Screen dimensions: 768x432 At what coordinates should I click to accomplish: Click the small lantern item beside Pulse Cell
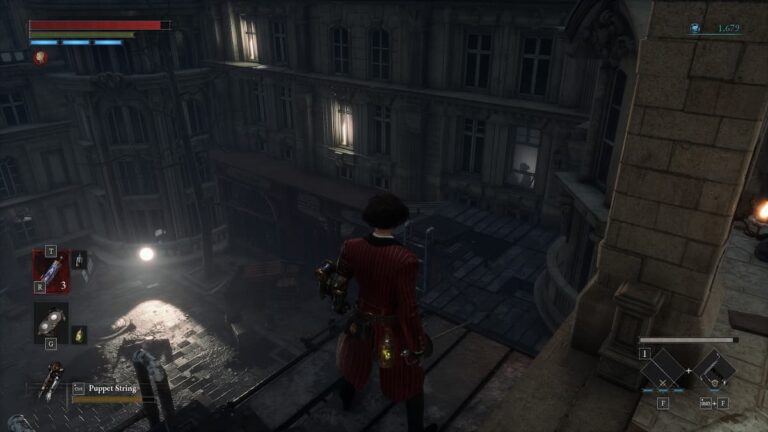79,260
